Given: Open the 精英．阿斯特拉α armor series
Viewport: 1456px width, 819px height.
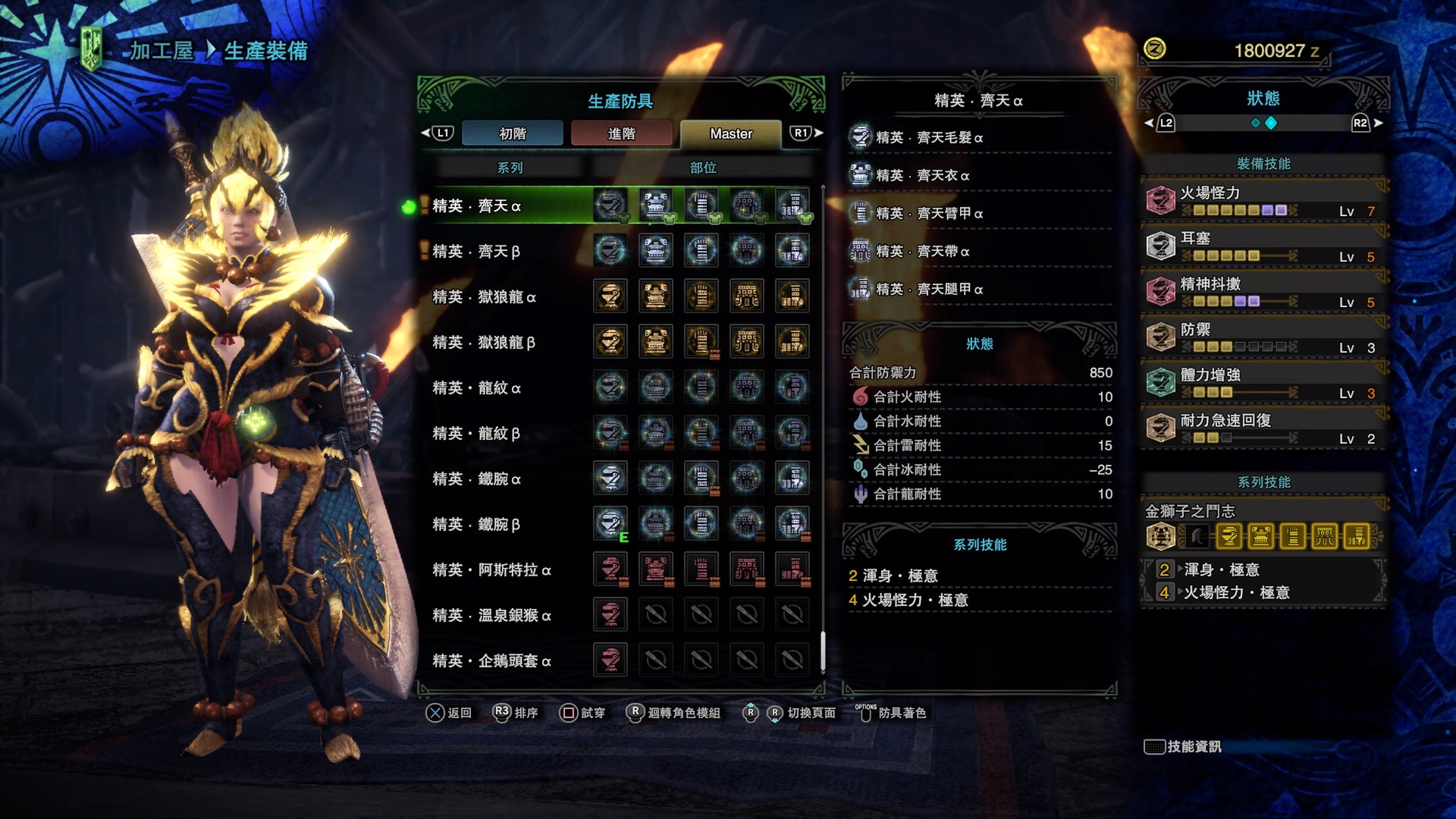Looking at the screenshot, I should [491, 570].
